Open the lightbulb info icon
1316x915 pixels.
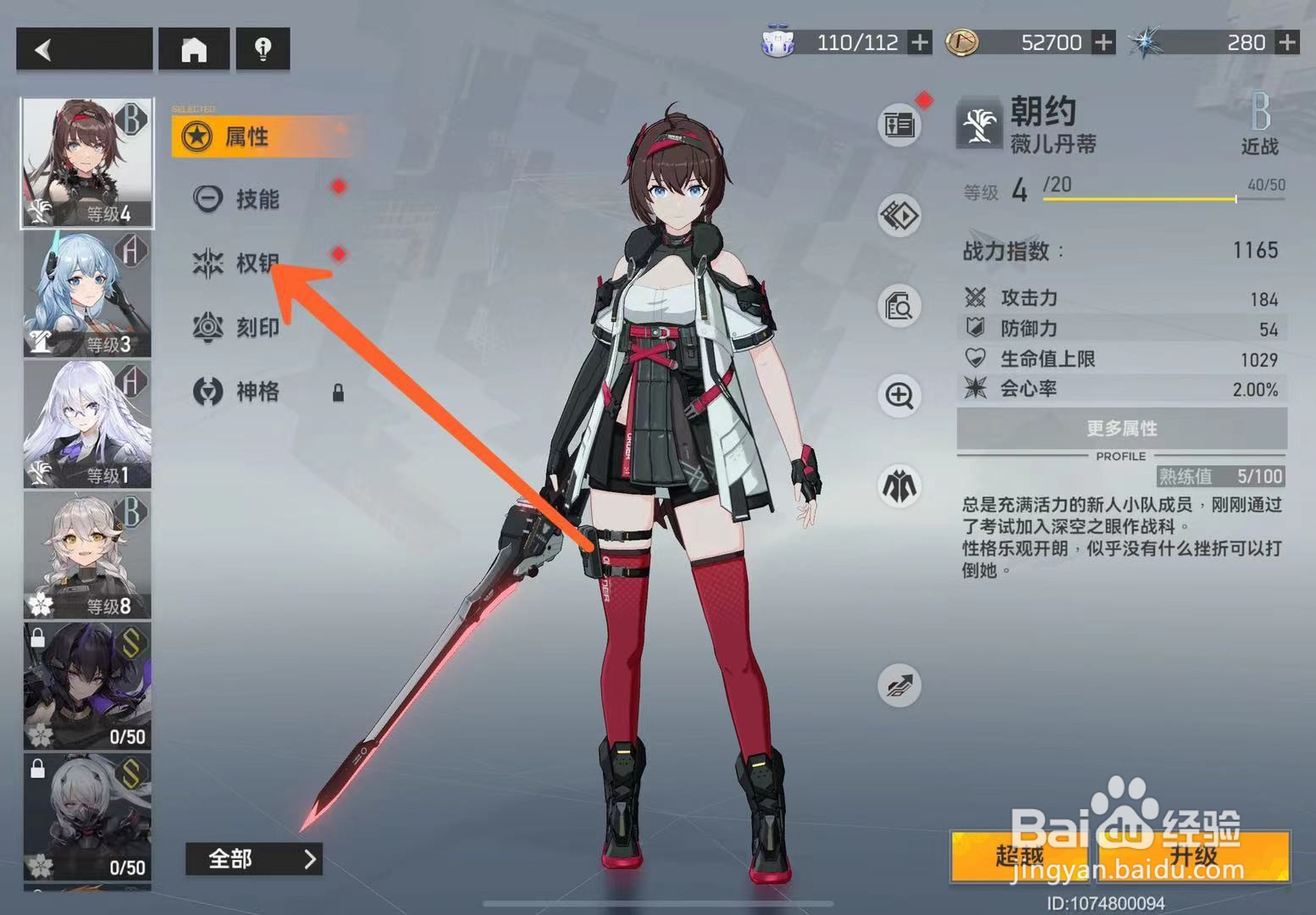click(263, 49)
